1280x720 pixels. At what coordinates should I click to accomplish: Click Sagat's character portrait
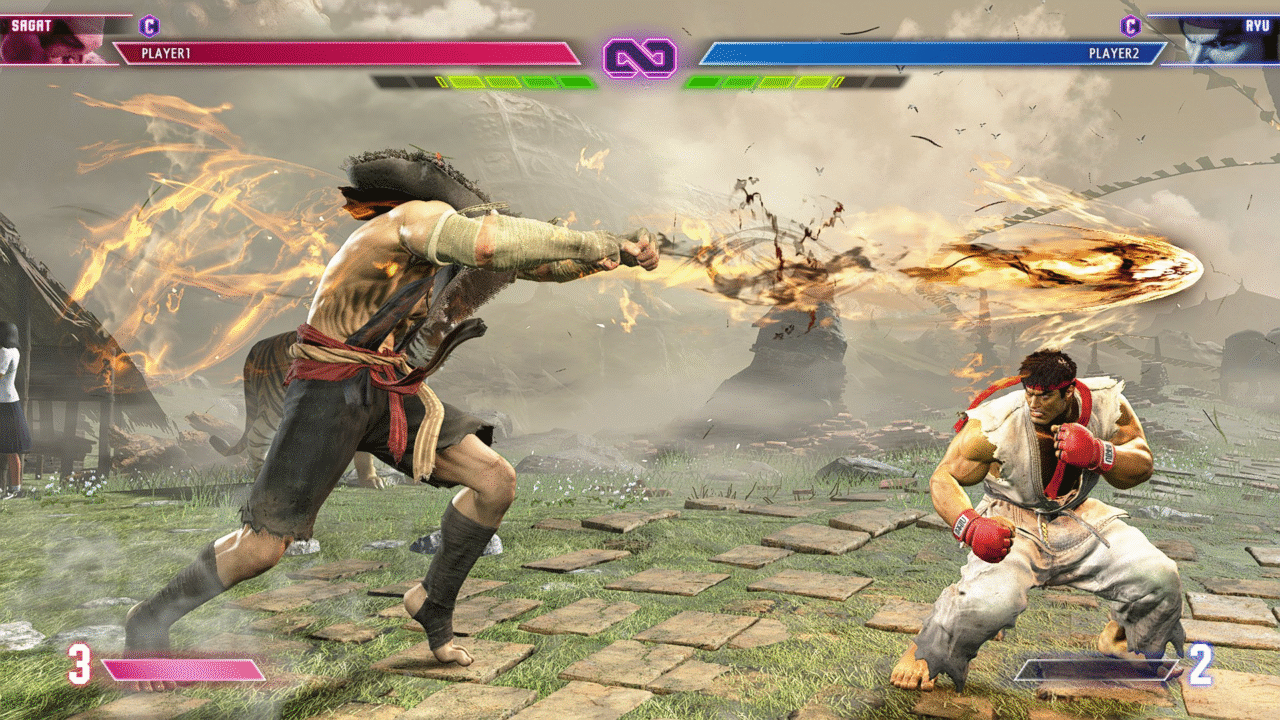[55, 42]
